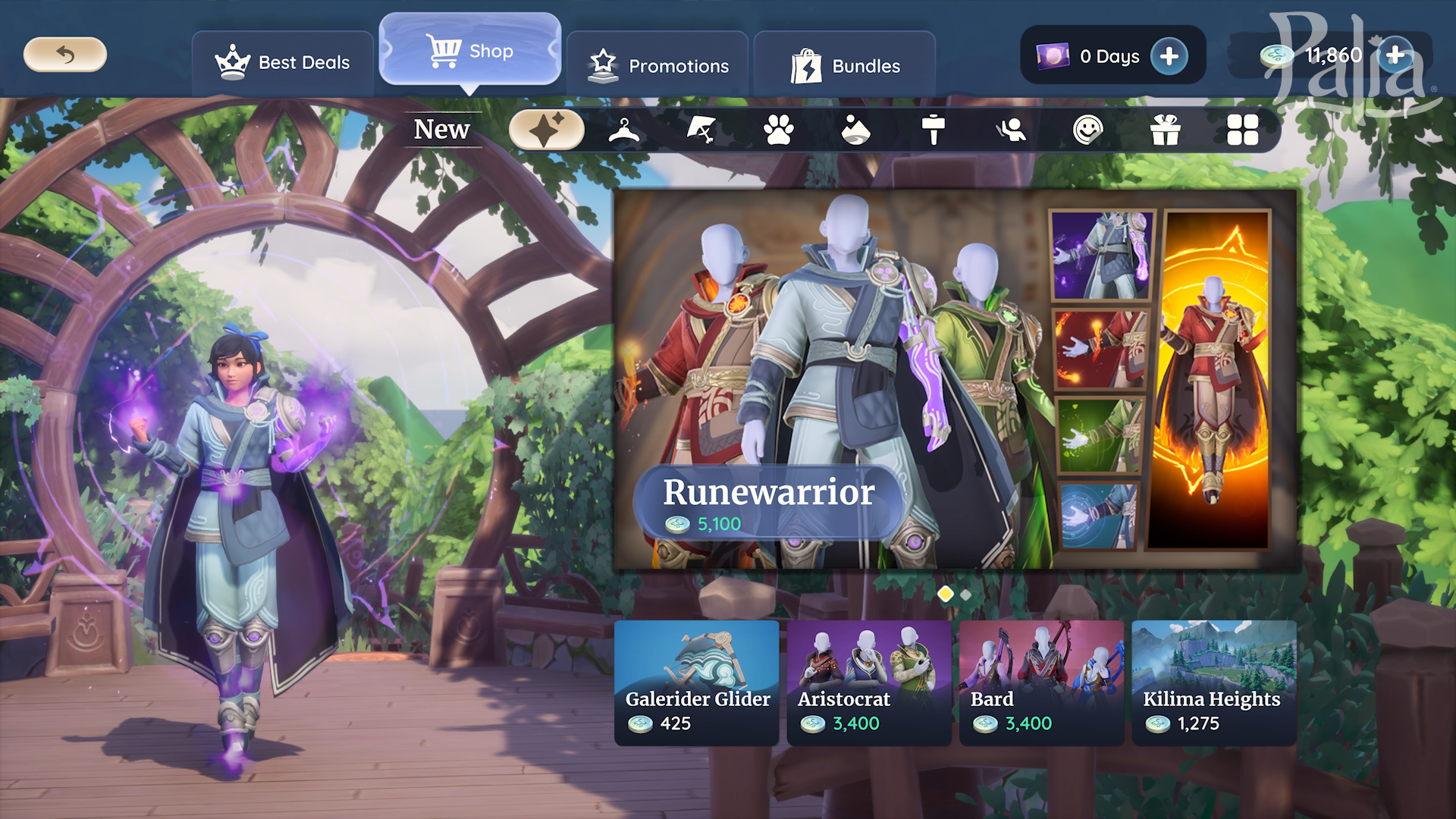
Task: View the Promotions tab
Action: pyautogui.click(x=657, y=66)
